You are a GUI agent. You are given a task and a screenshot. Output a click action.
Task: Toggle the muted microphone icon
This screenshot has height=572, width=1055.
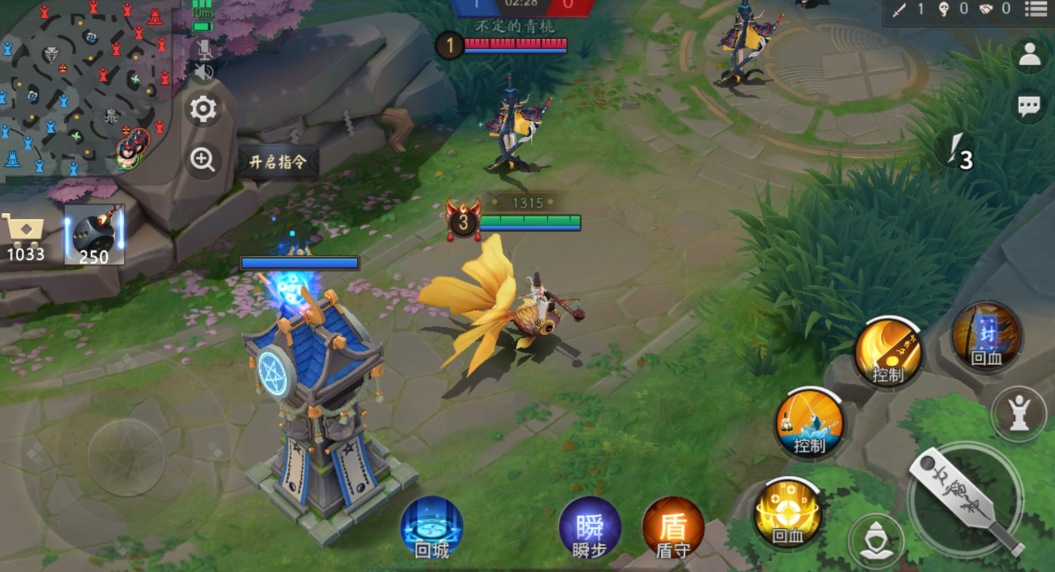(203, 48)
